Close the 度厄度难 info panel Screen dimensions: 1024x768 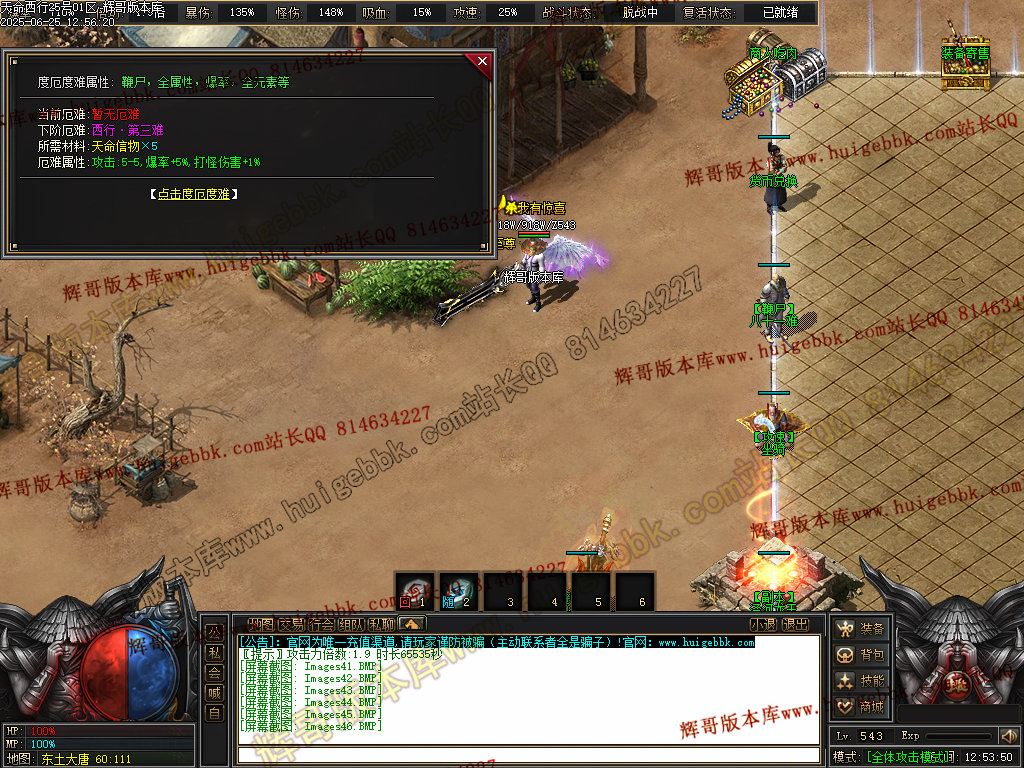(483, 62)
